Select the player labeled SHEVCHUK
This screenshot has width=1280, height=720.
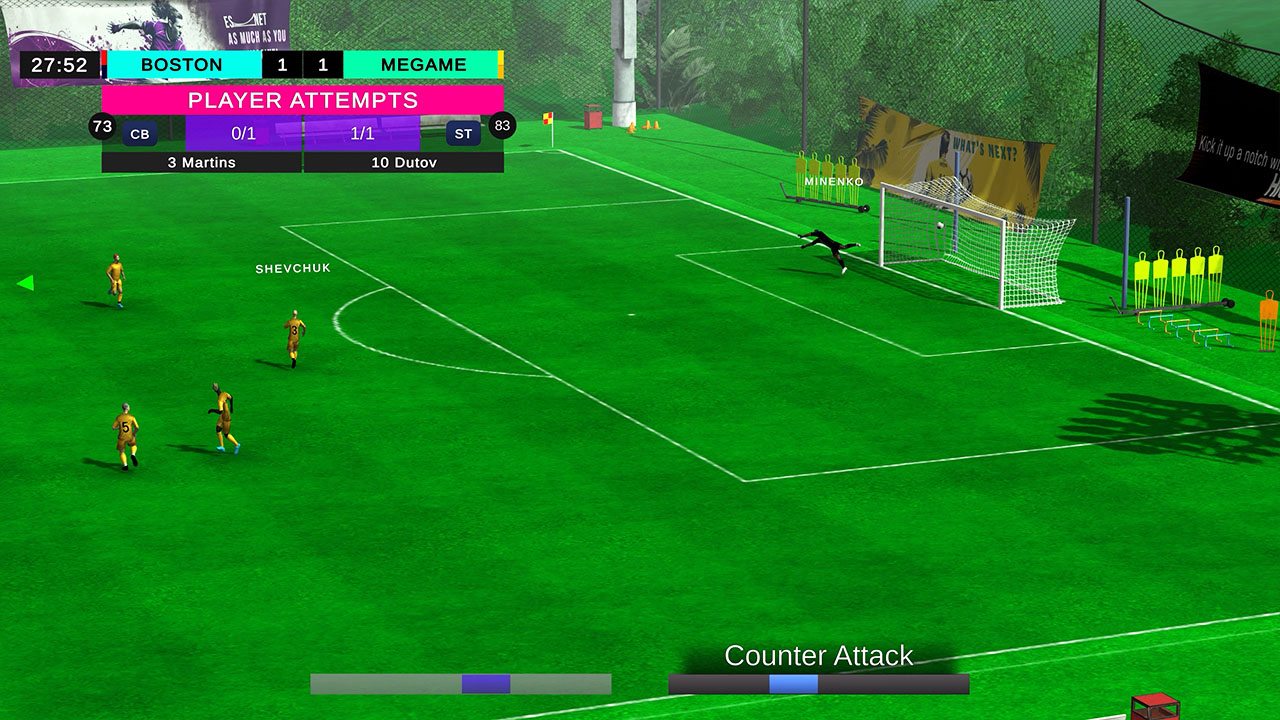pyautogui.click(x=293, y=268)
